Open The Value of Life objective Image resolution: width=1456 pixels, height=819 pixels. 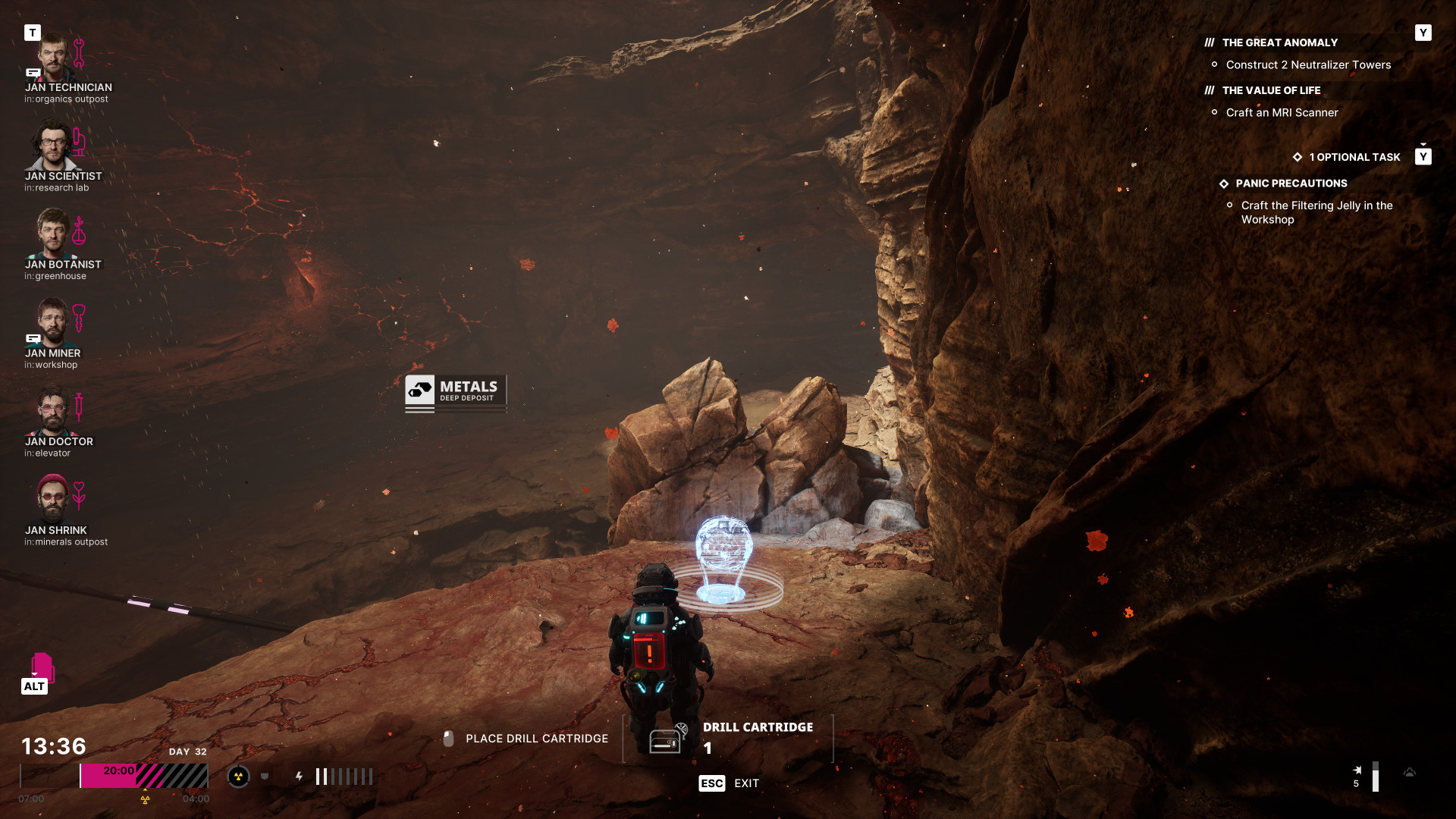click(x=1271, y=91)
